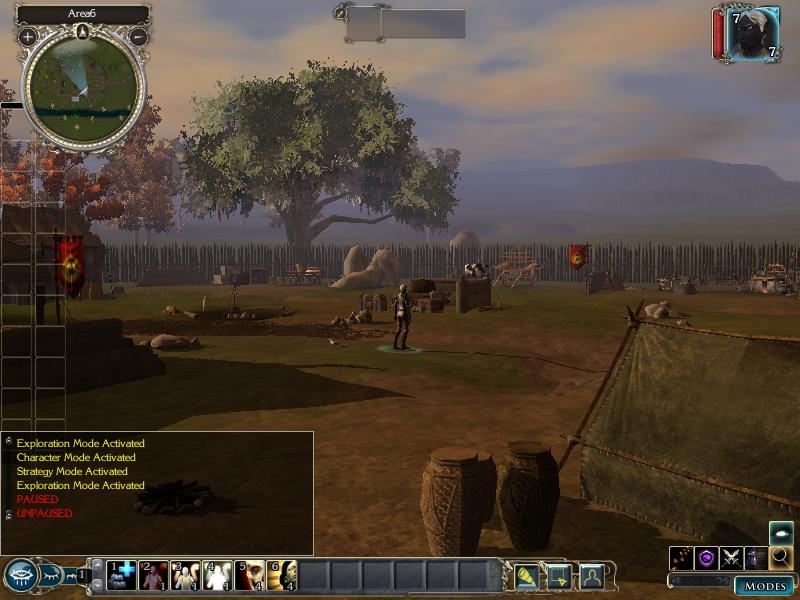Zoom out the minimap with the minus button

pyautogui.click(x=139, y=36)
